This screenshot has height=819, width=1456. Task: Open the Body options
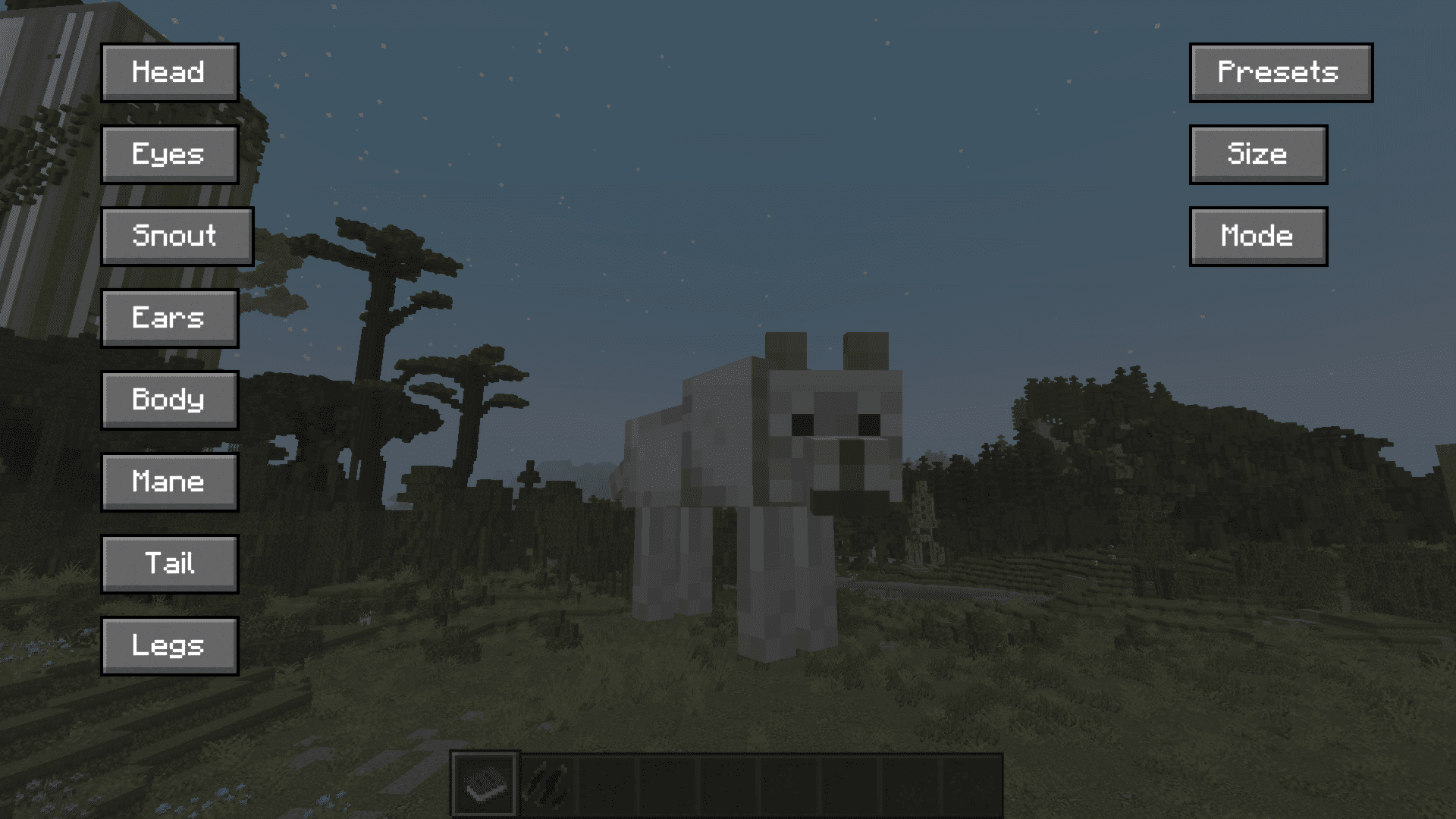point(169,400)
